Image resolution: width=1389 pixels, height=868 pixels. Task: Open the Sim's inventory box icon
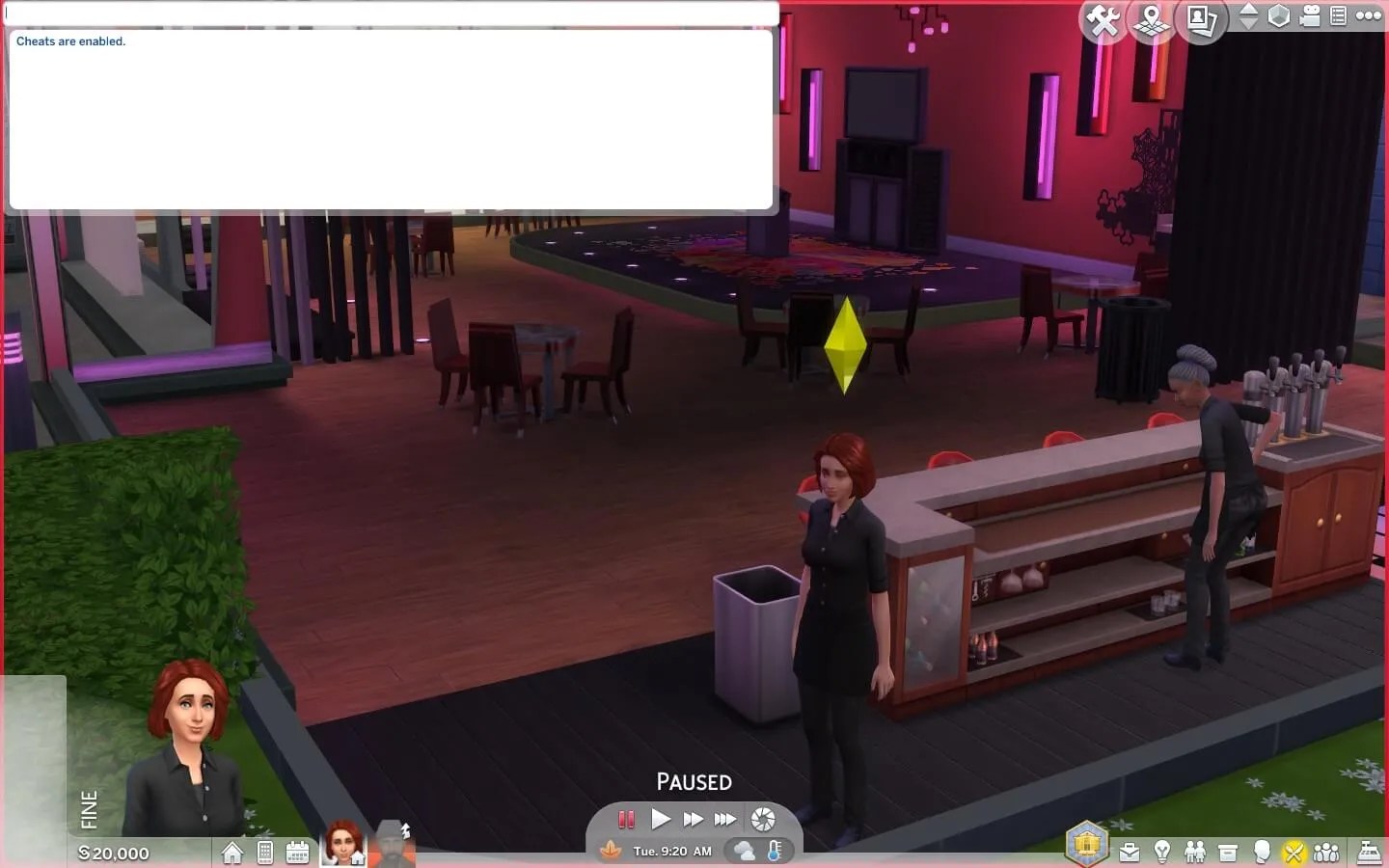point(1229,853)
